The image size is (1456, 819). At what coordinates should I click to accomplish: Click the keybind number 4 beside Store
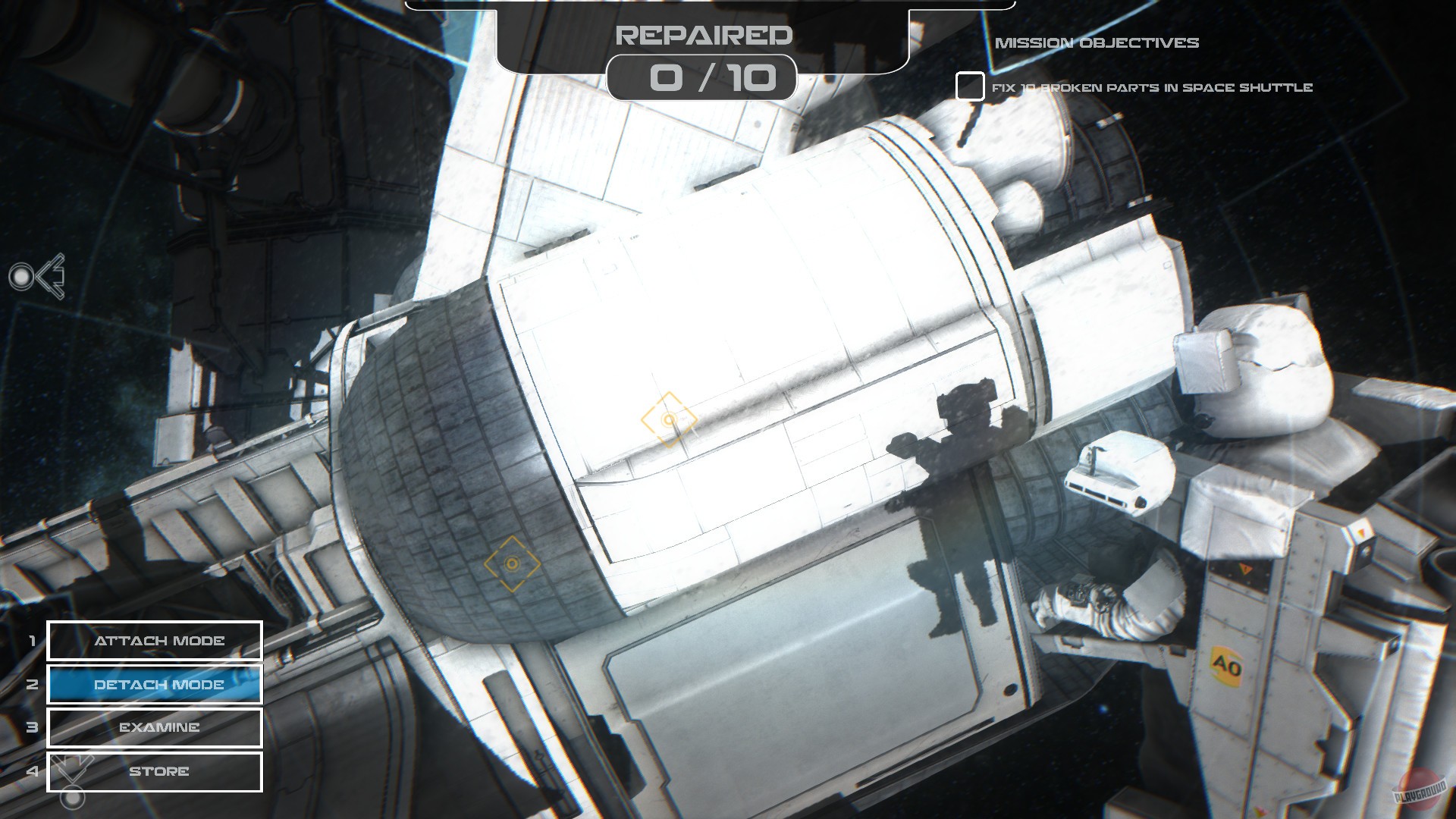pyautogui.click(x=32, y=771)
